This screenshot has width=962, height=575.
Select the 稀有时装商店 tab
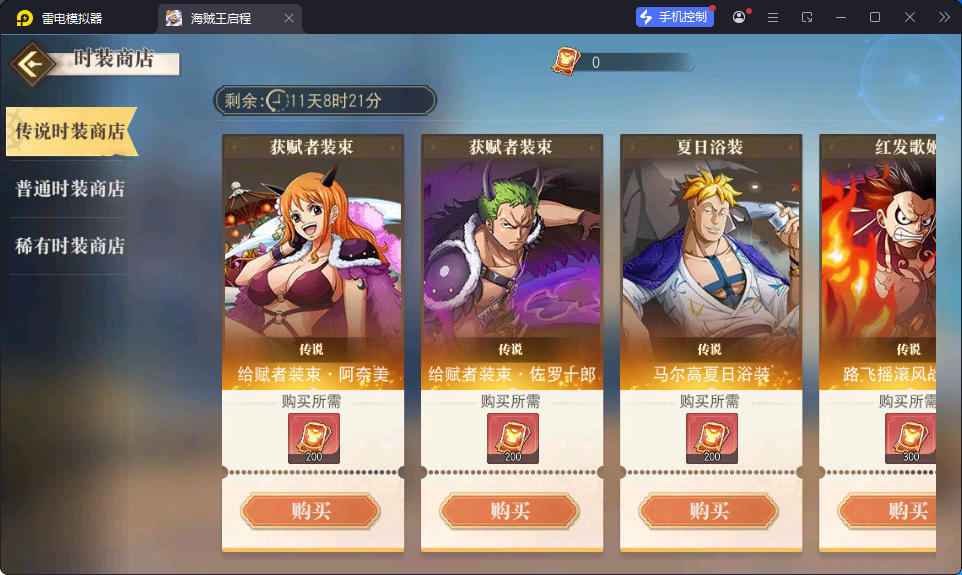click(x=70, y=246)
